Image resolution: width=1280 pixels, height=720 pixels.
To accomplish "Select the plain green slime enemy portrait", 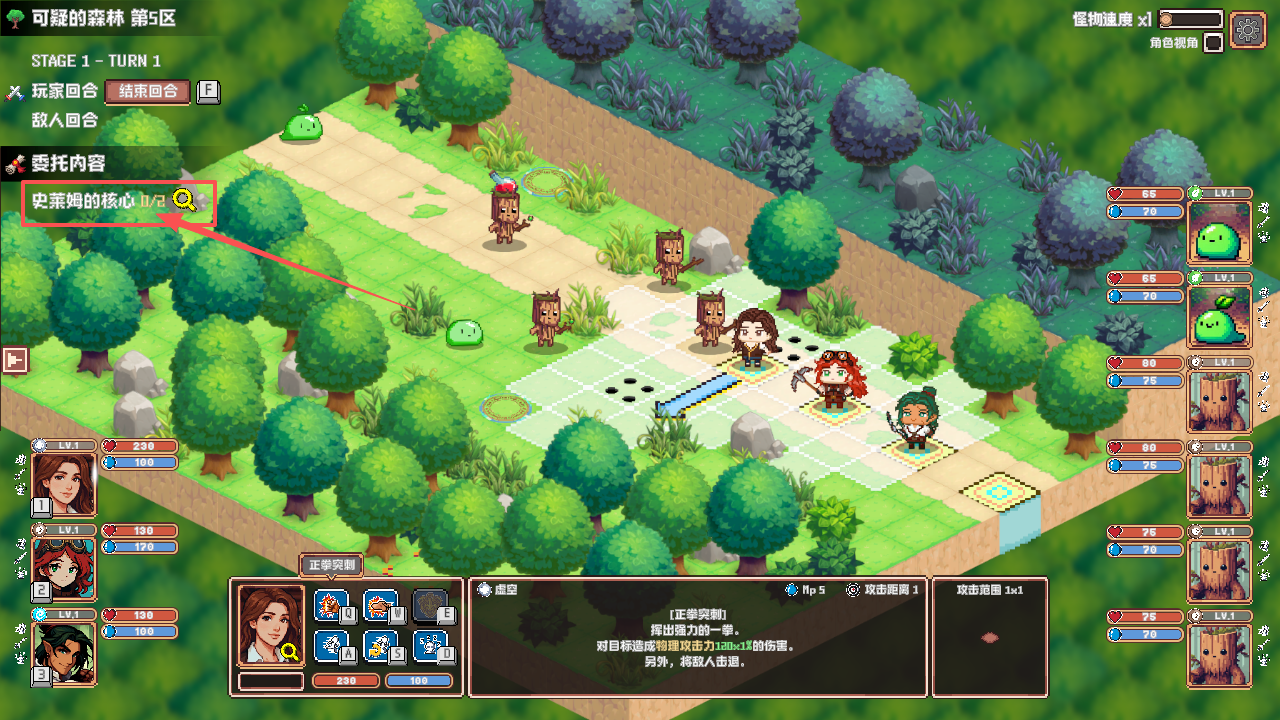I will click(x=1219, y=233).
